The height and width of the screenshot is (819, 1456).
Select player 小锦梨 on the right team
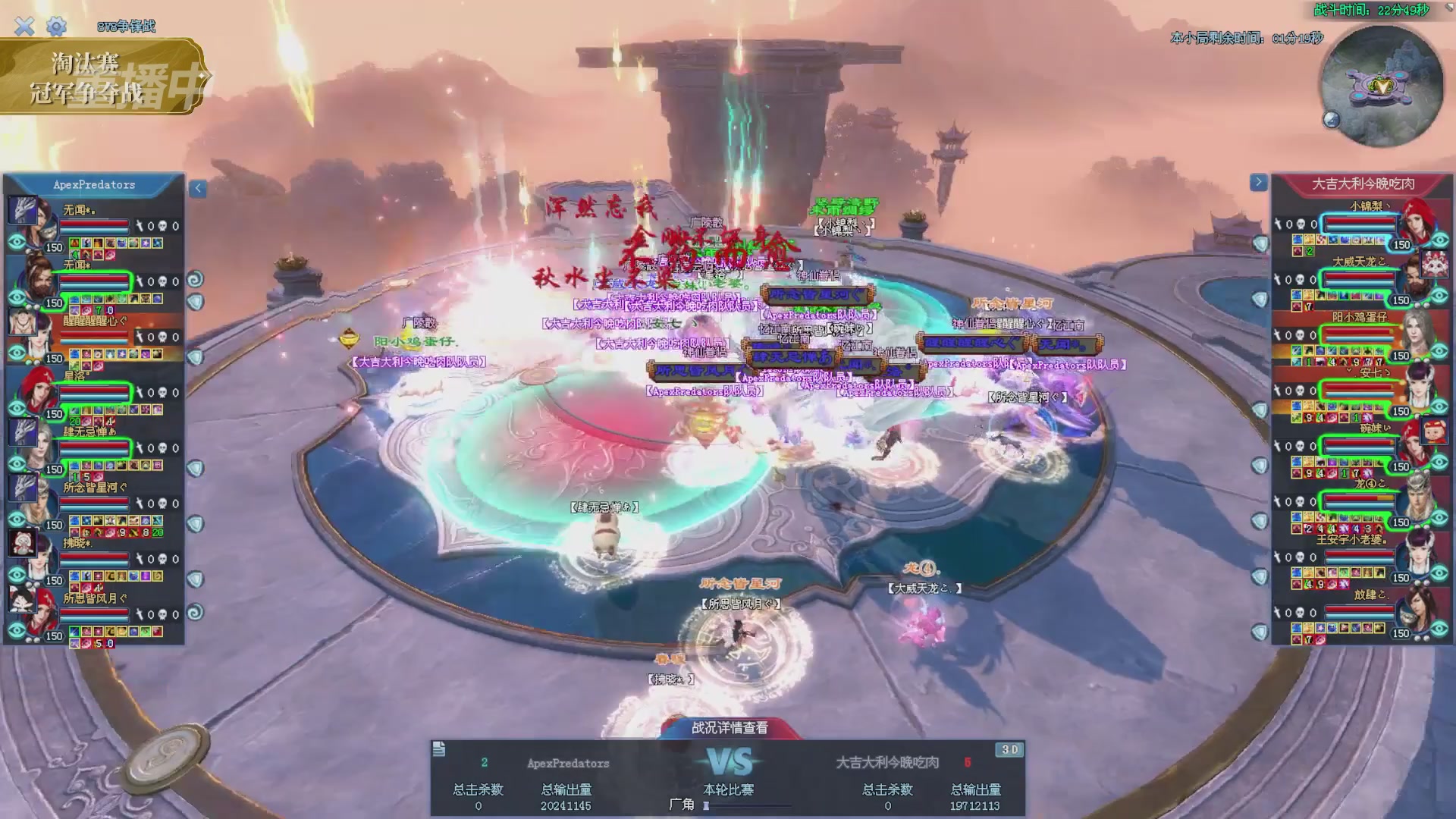point(1370,206)
